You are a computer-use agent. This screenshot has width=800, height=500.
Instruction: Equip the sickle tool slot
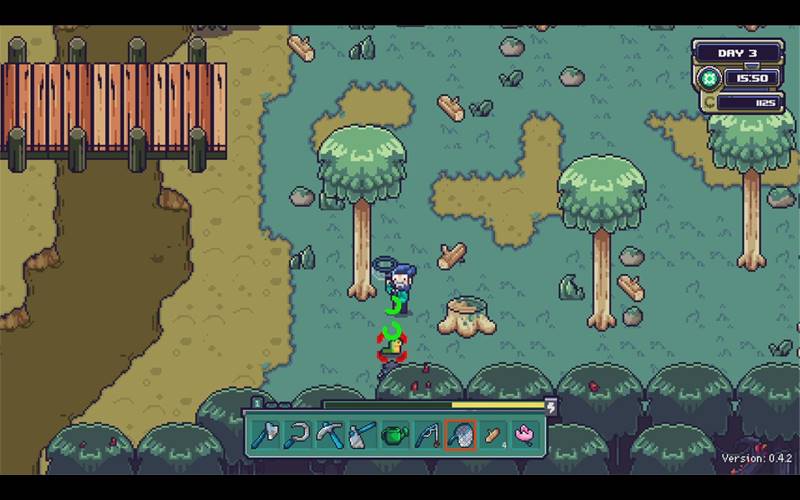click(297, 435)
